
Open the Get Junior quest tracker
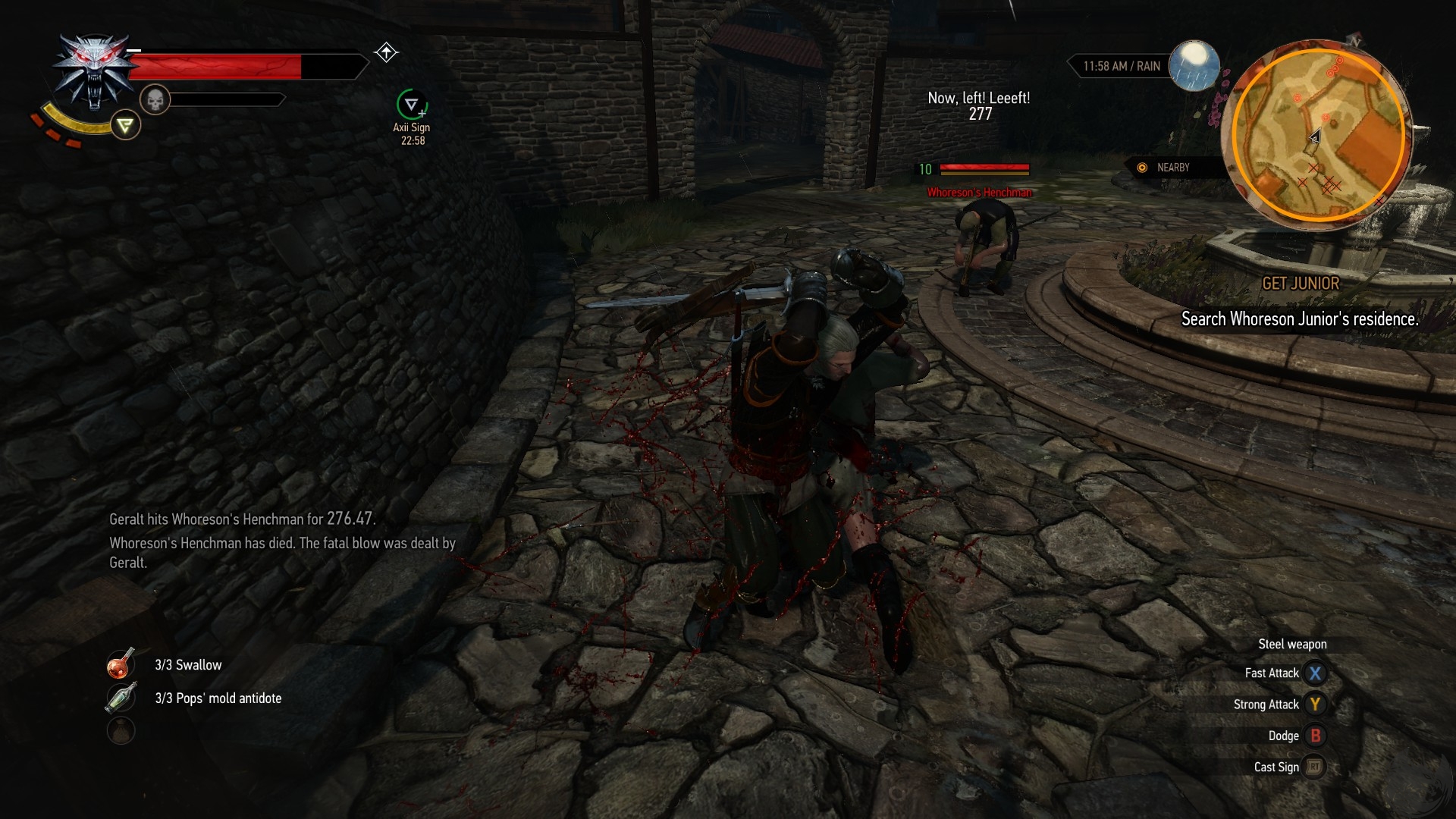[1300, 284]
